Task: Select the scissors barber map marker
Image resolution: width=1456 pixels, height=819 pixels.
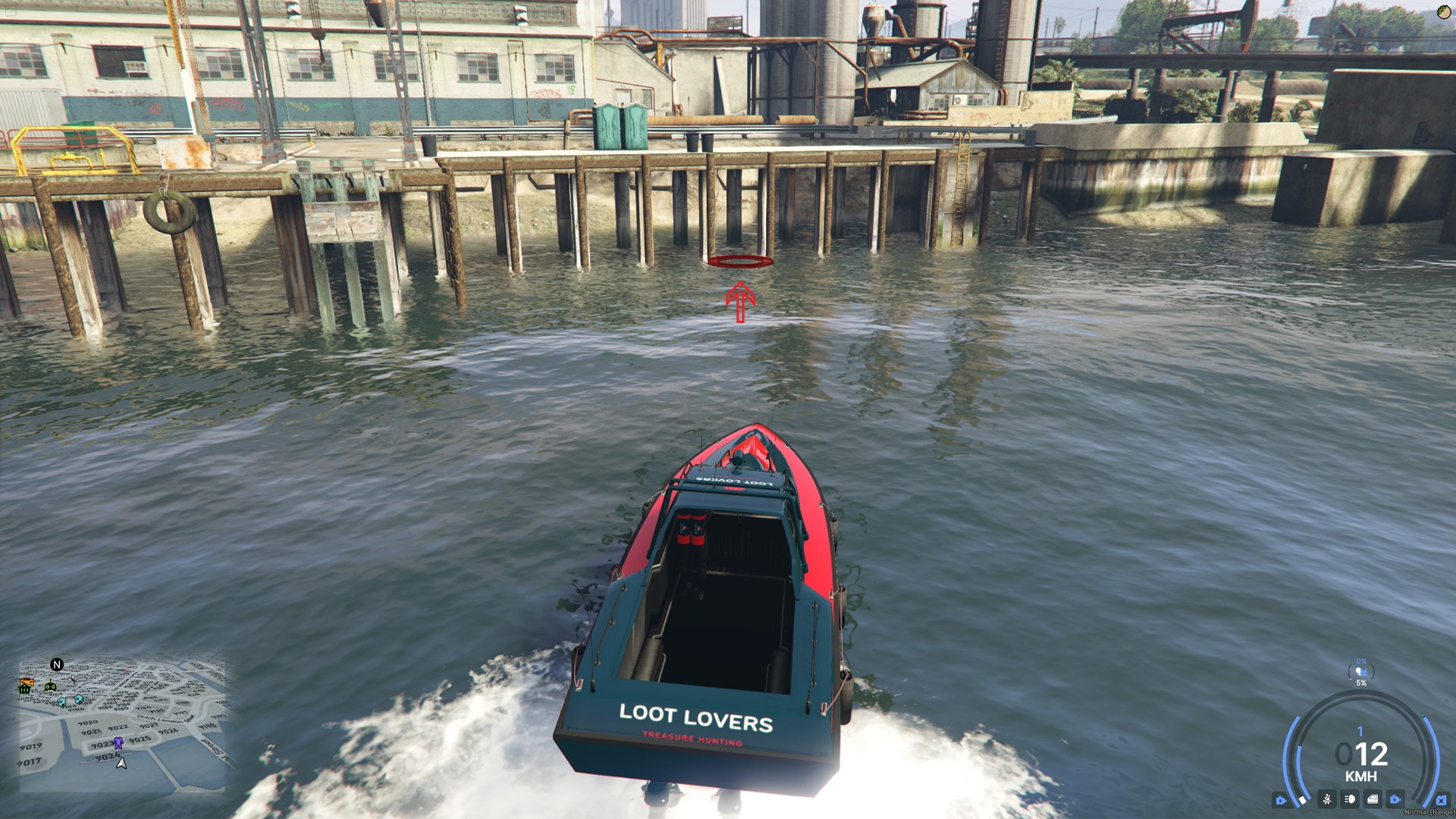Action: tap(73, 680)
